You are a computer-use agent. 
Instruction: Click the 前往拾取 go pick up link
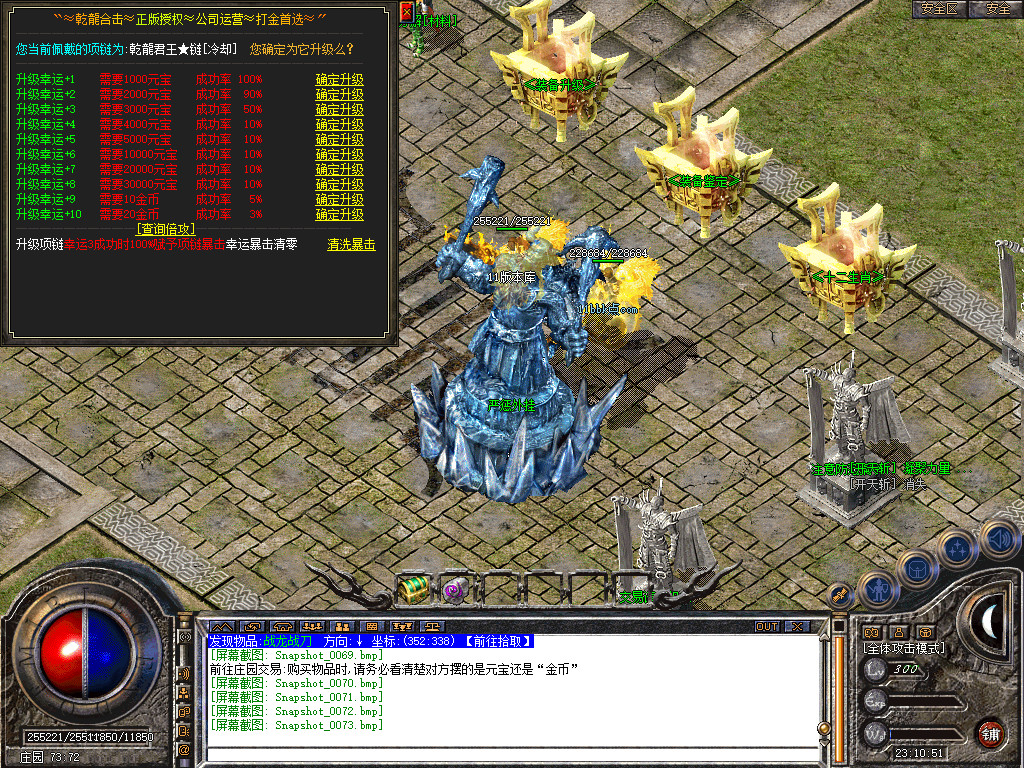[496, 641]
